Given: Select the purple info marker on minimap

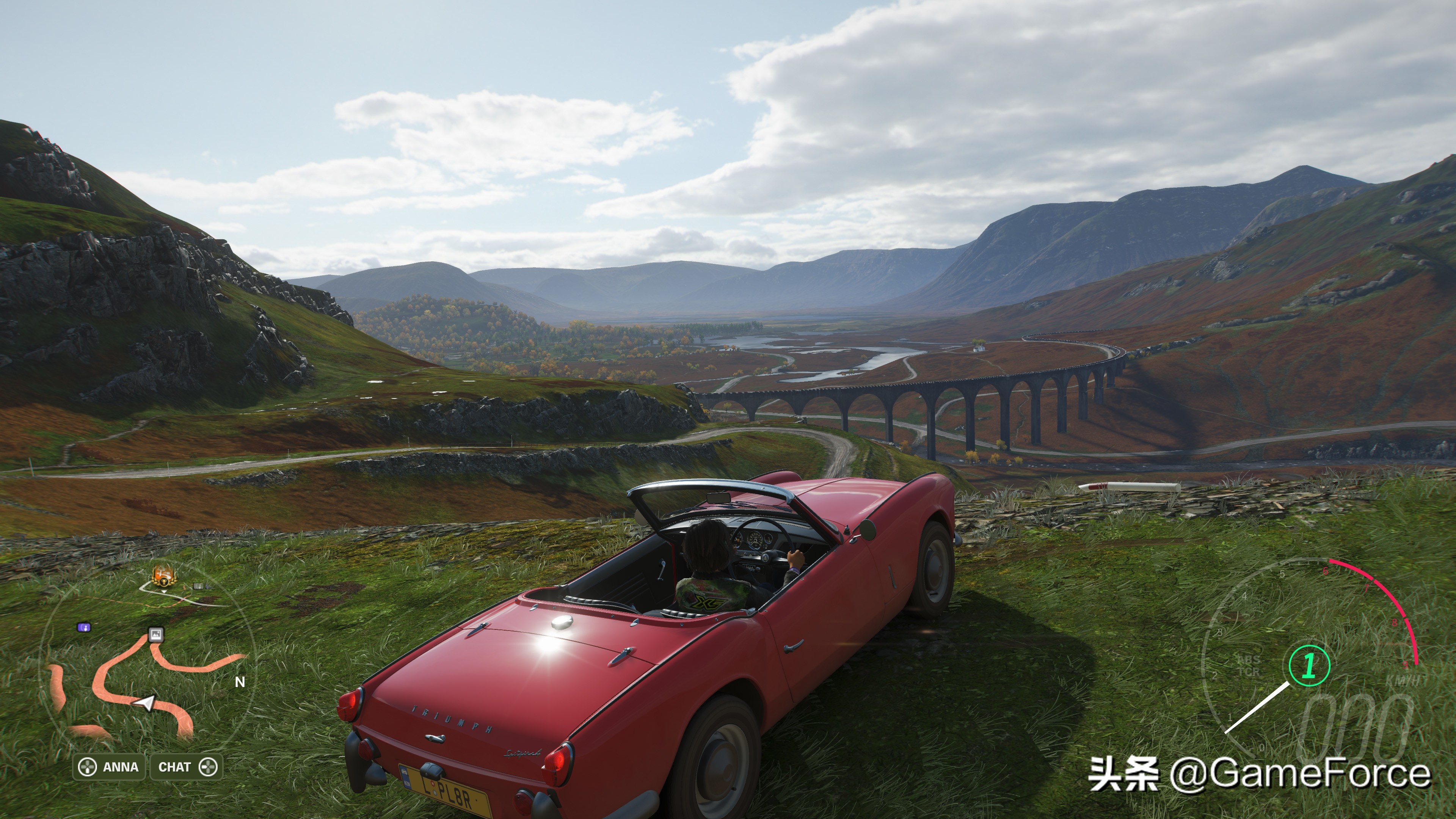Looking at the screenshot, I should 84,627.
